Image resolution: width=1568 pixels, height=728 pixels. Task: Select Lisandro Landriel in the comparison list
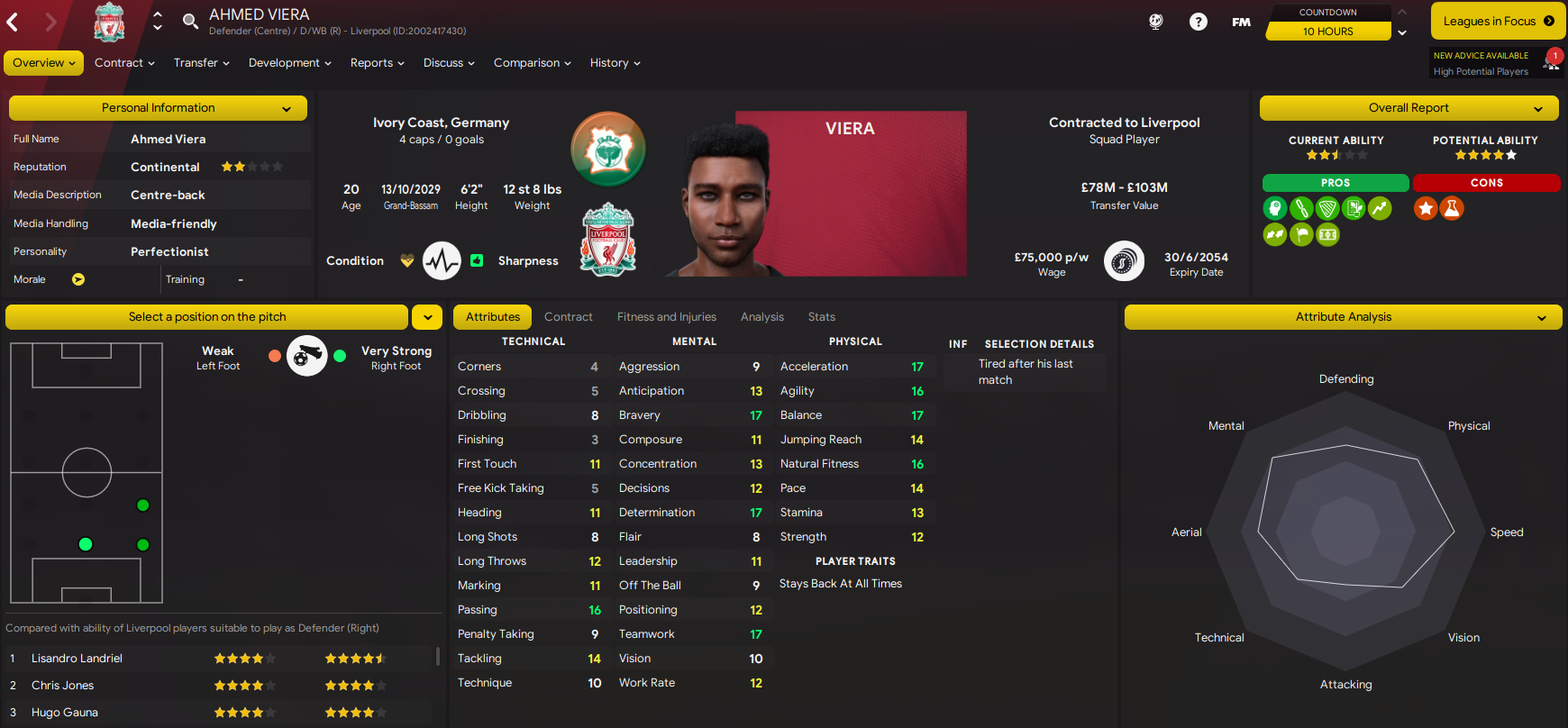point(77,659)
